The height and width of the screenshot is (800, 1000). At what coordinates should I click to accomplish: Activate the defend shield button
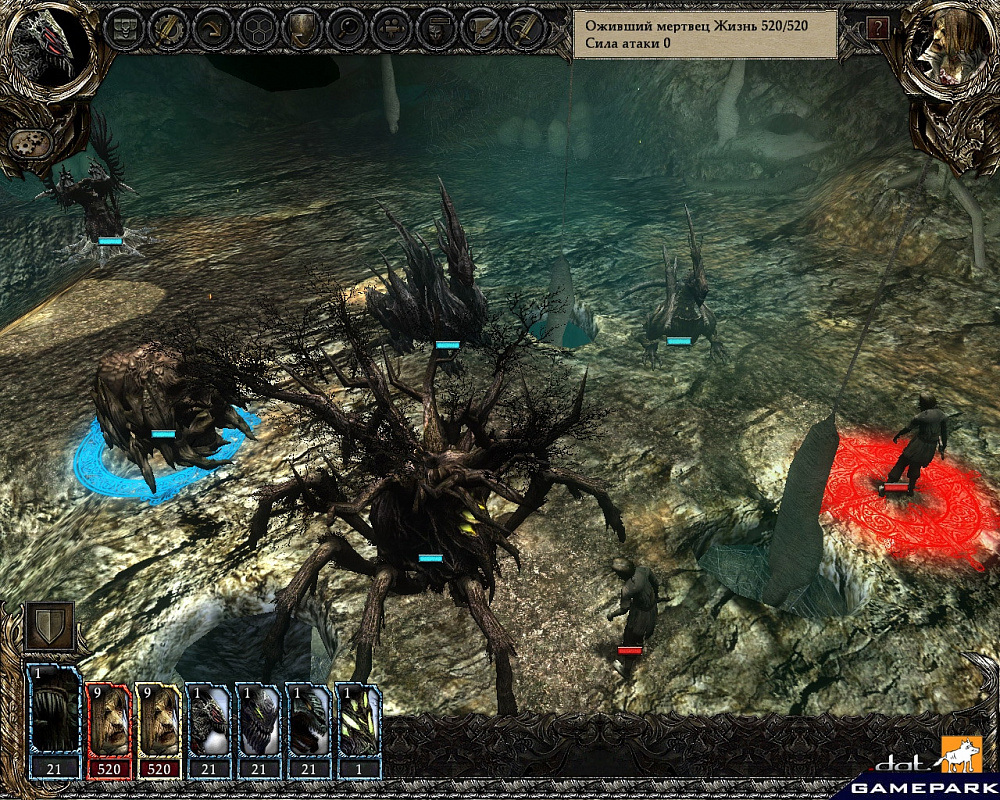point(49,626)
